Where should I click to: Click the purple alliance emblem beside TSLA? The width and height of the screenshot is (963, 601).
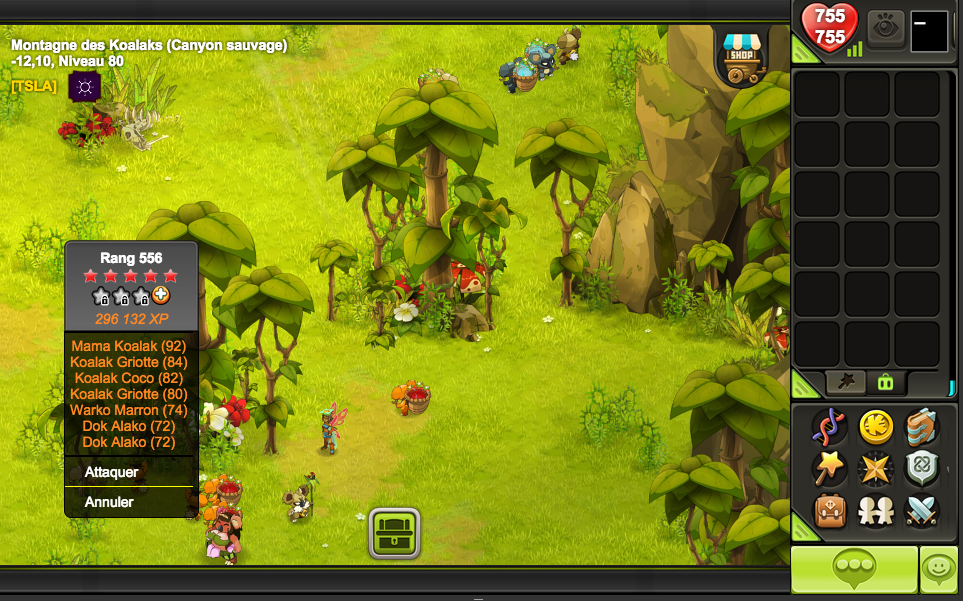[x=84, y=87]
